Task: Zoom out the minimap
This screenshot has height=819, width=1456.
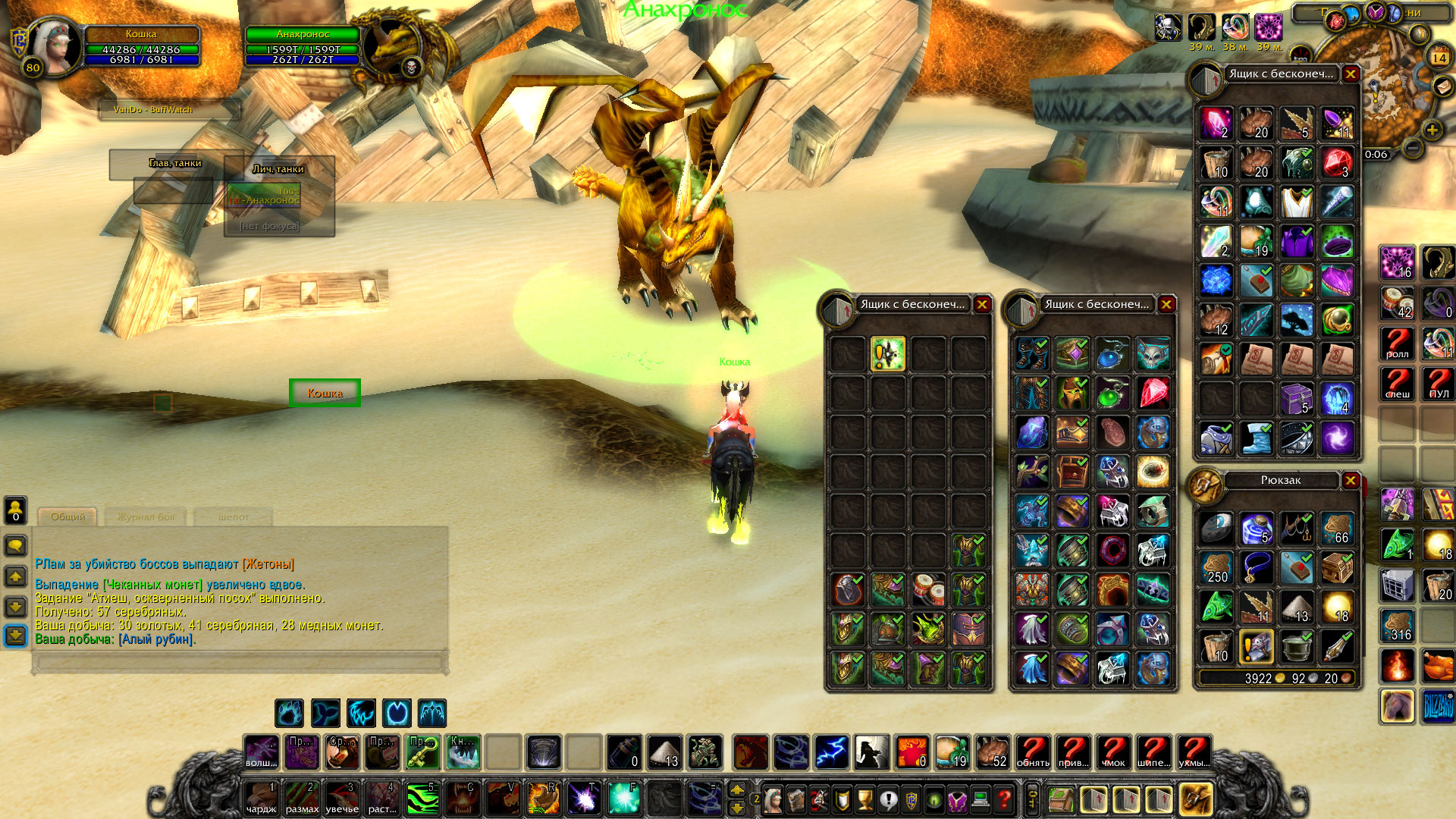Action: point(1412,148)
